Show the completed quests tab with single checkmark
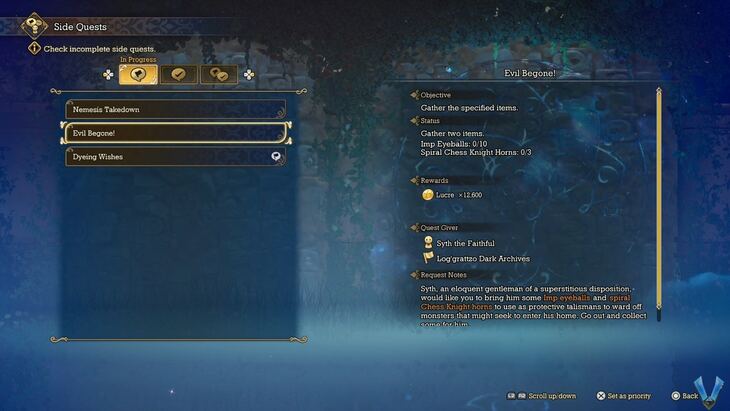The height and width of the screenshot is (411, 730). [179, 74]
